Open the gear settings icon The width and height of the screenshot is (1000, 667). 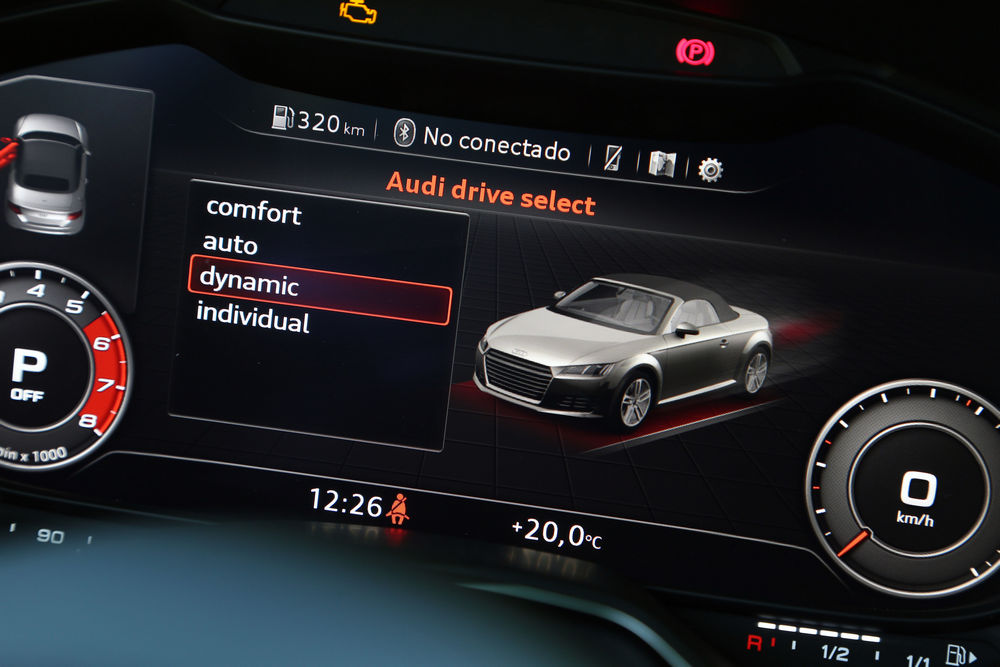[x=710, y=169]
